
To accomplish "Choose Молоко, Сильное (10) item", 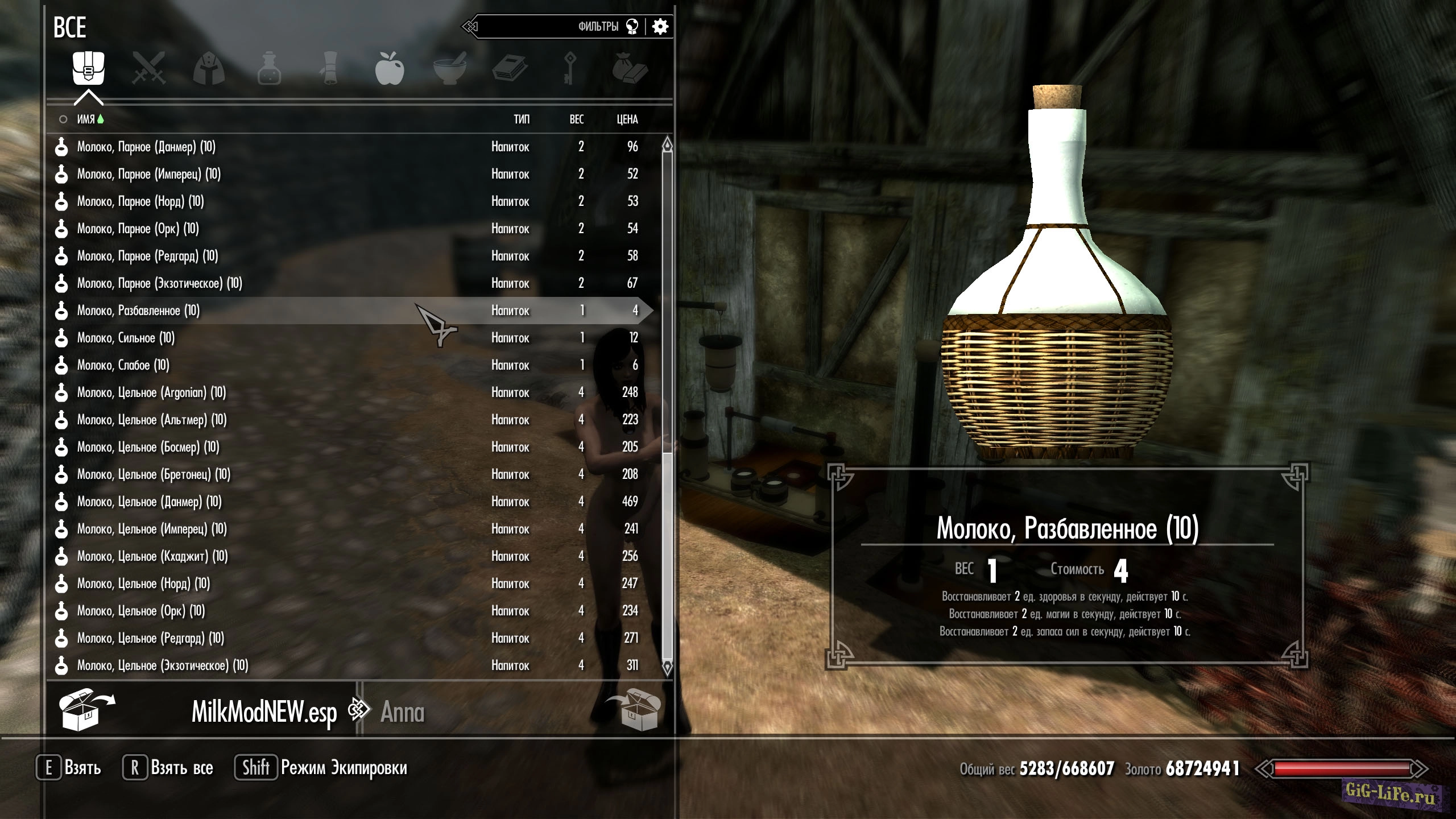I will [126, 338].
